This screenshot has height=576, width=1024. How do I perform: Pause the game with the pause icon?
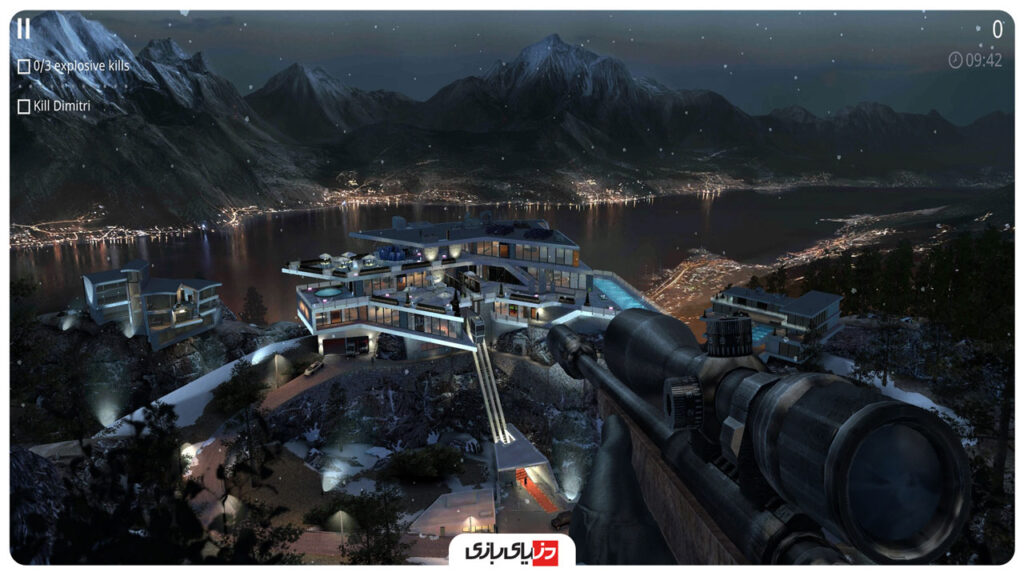point(23,29)
